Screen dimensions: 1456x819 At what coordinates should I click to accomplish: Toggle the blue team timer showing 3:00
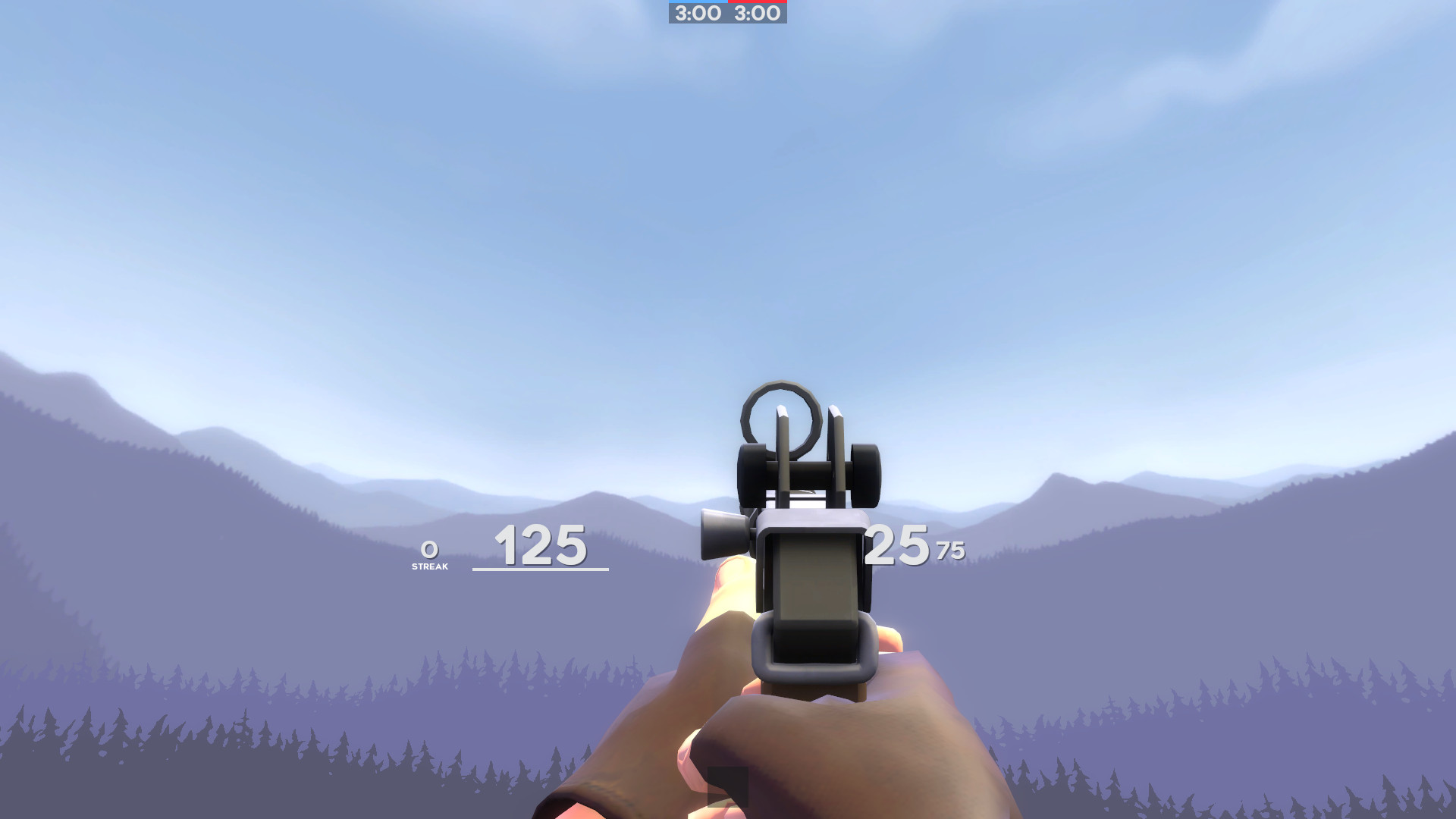696,13
